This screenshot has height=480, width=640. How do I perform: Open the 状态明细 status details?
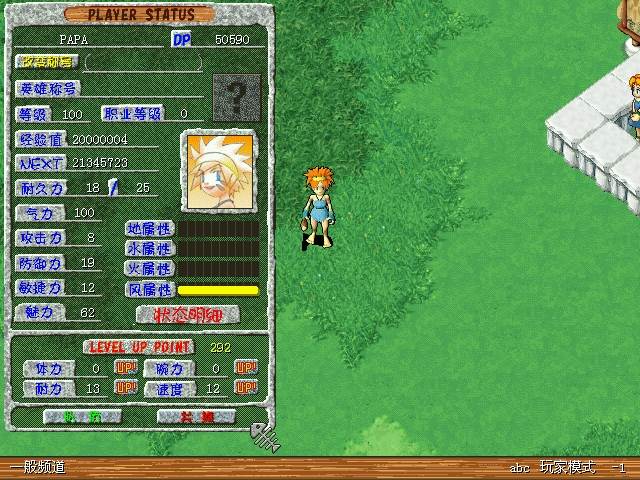coord(189,314)
